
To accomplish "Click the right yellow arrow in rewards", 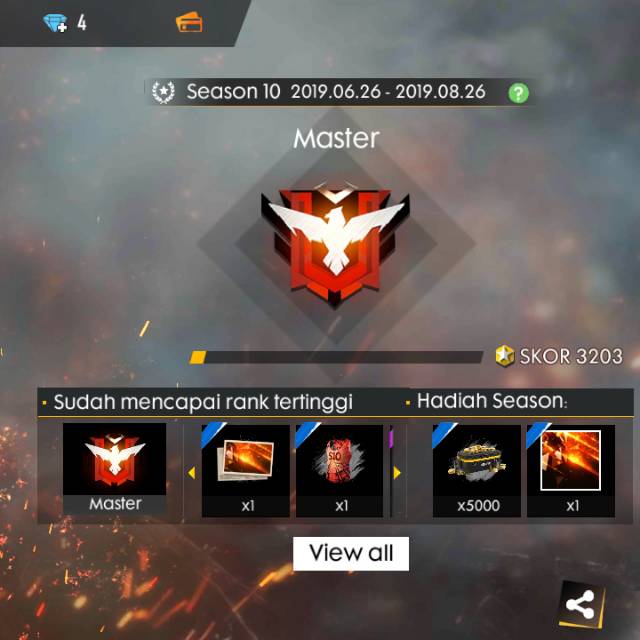I will 396,472.
